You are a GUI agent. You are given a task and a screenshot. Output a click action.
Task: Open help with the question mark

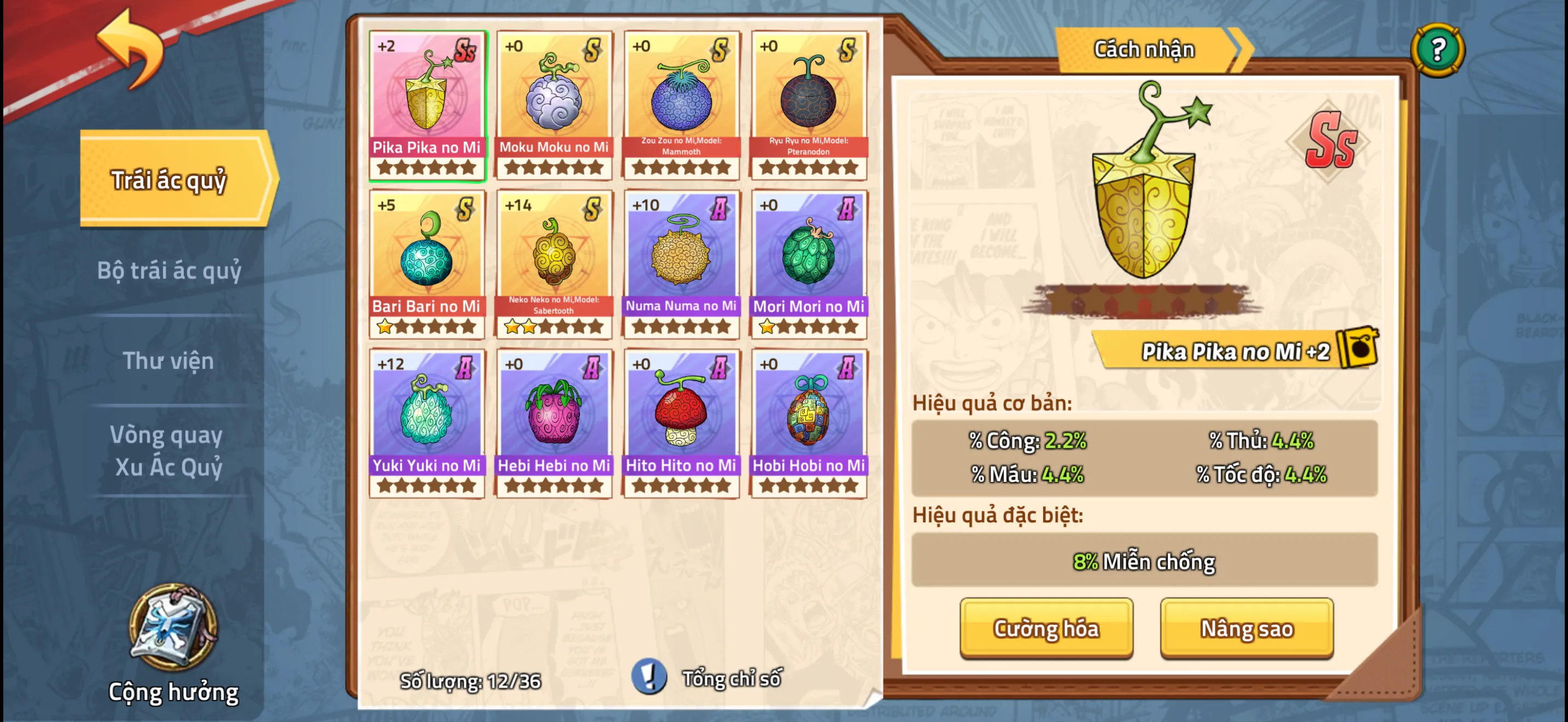[x=1437, y=50]
